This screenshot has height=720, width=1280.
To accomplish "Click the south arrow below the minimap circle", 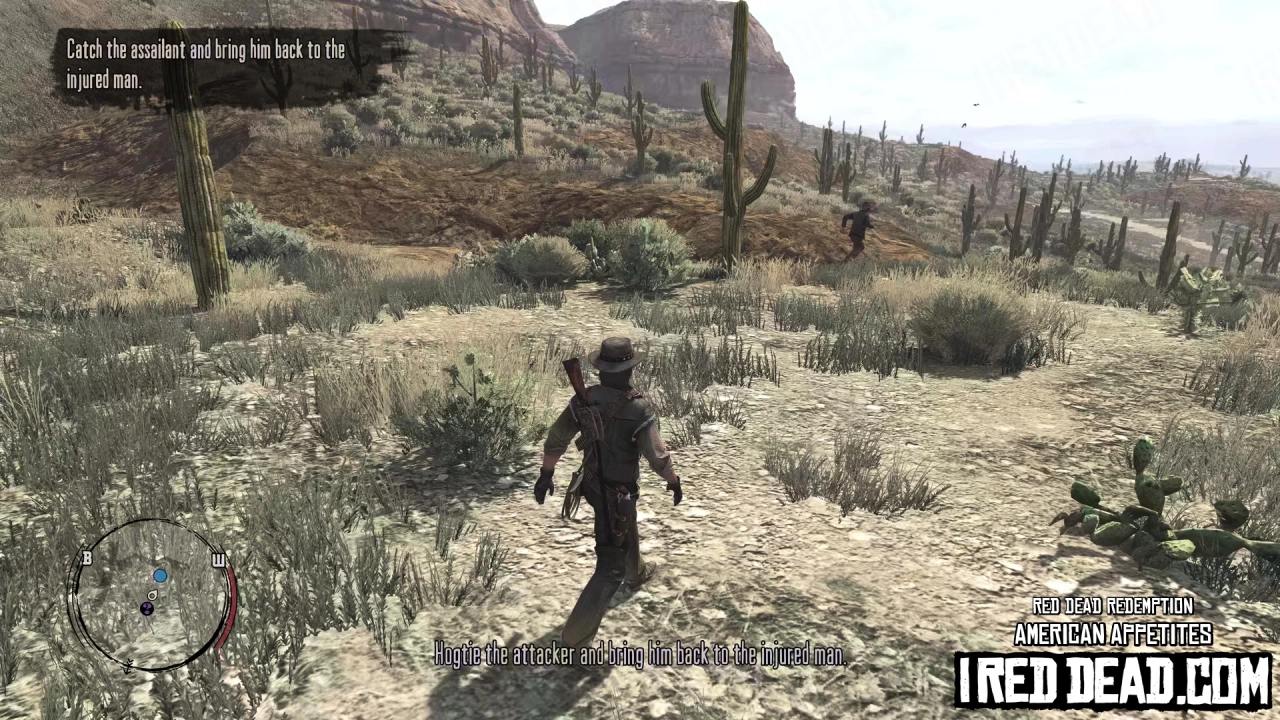I will click(128, 666).
